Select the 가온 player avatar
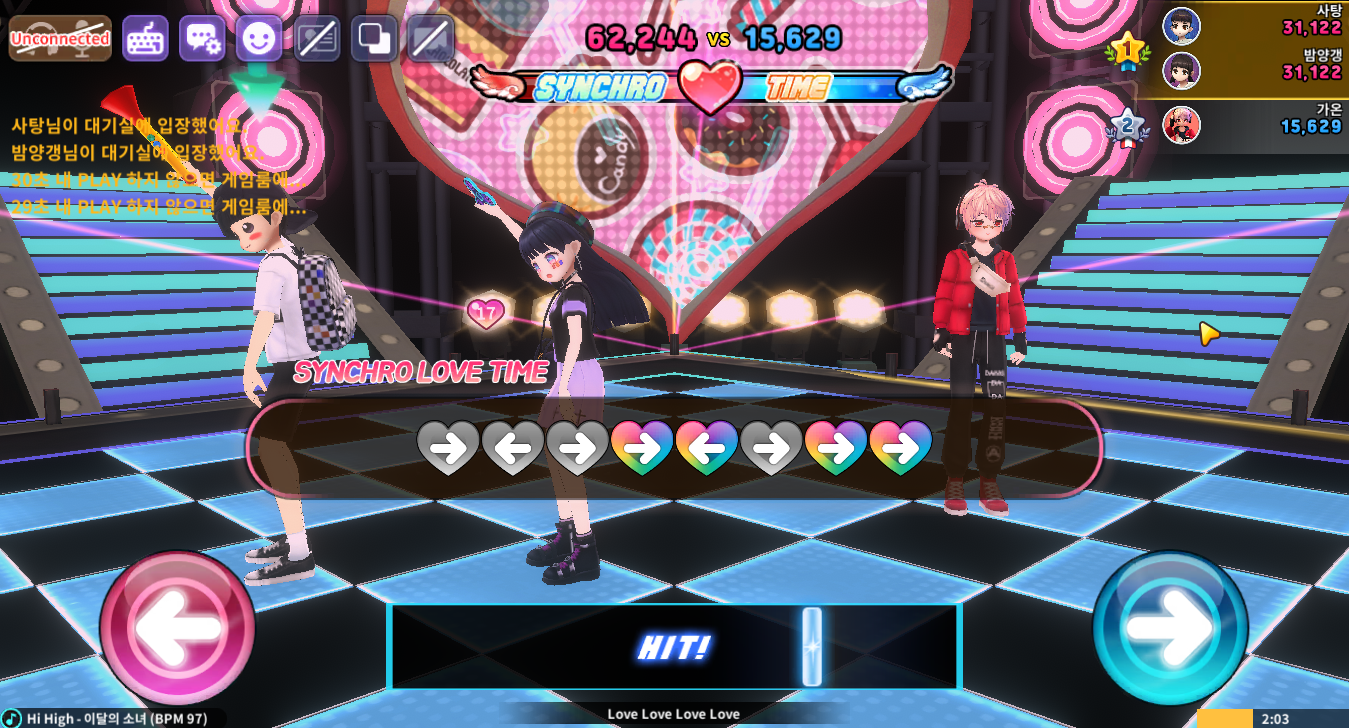Viewport: 1349px width, 728px height. [1181, 126]
